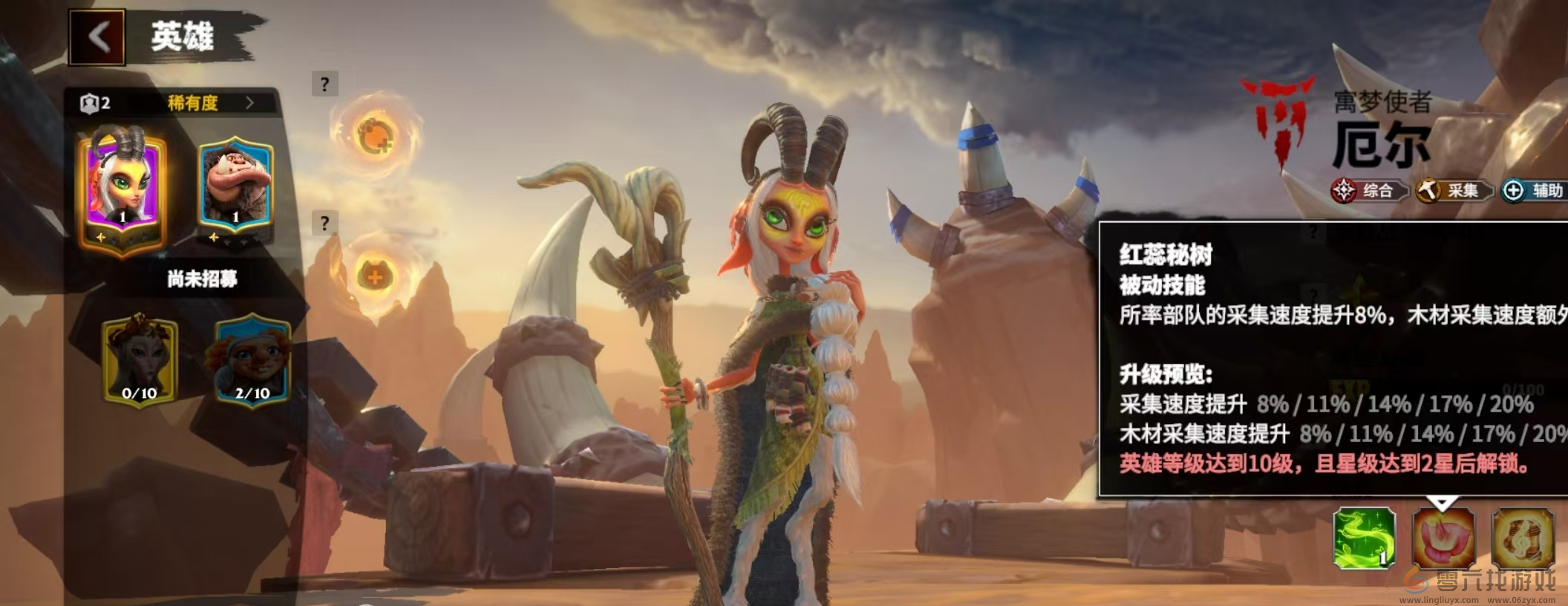Select the golden spiral skill icon
This screenshot has width=1568, height=606.
(x=1522, y=538)
